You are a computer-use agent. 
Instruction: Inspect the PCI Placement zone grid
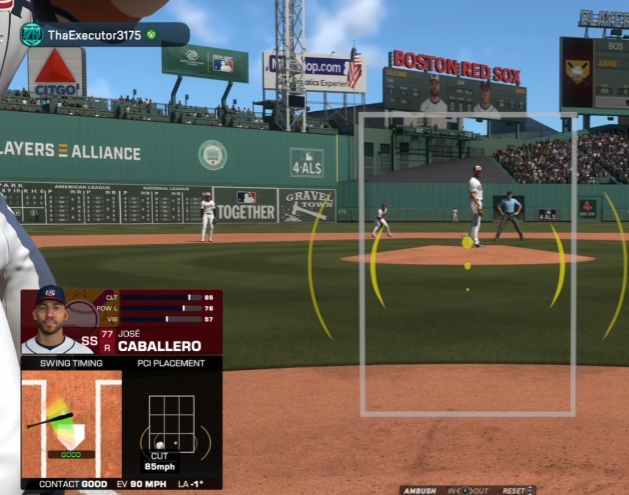tap(171, 424)
